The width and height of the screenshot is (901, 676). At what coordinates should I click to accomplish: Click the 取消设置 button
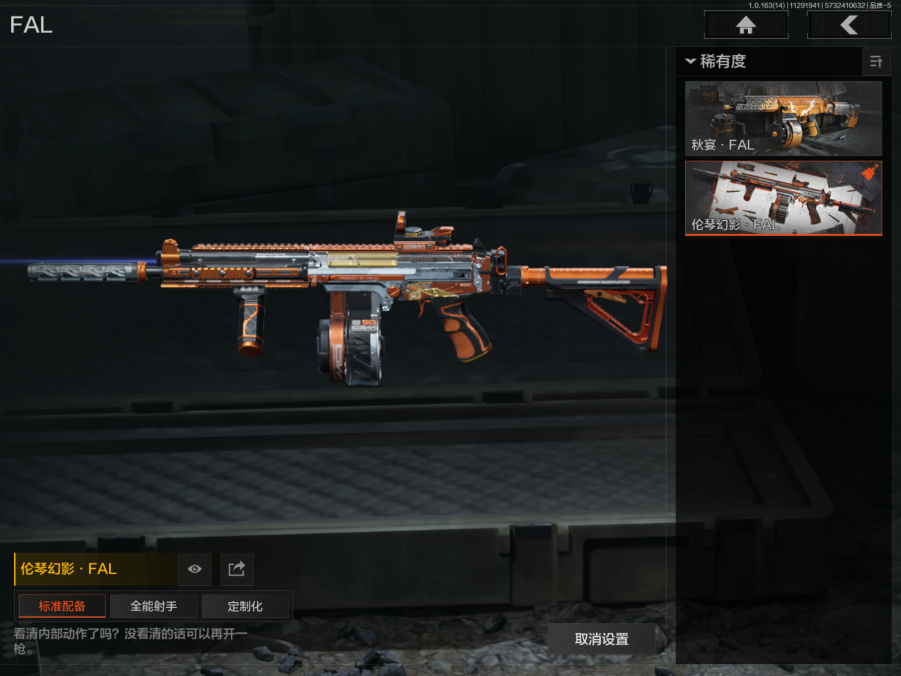(601, 639)
